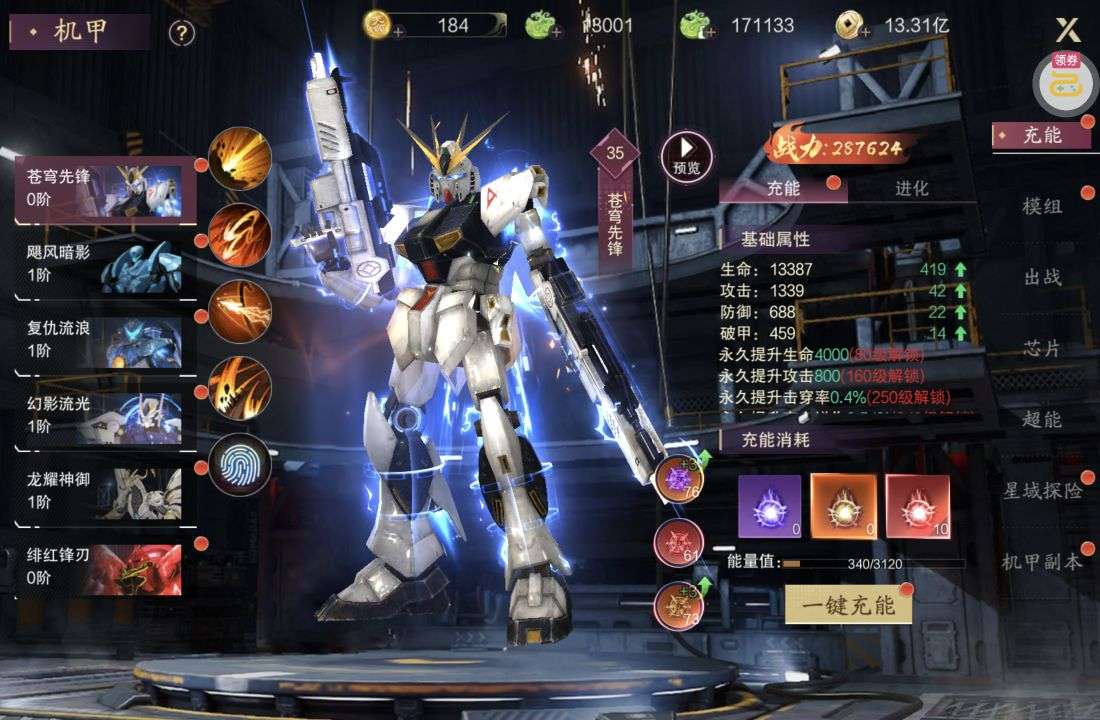Click the 一键充能 one-click charge button
The image size is (1100, 720).
click(x=848, y=604)
